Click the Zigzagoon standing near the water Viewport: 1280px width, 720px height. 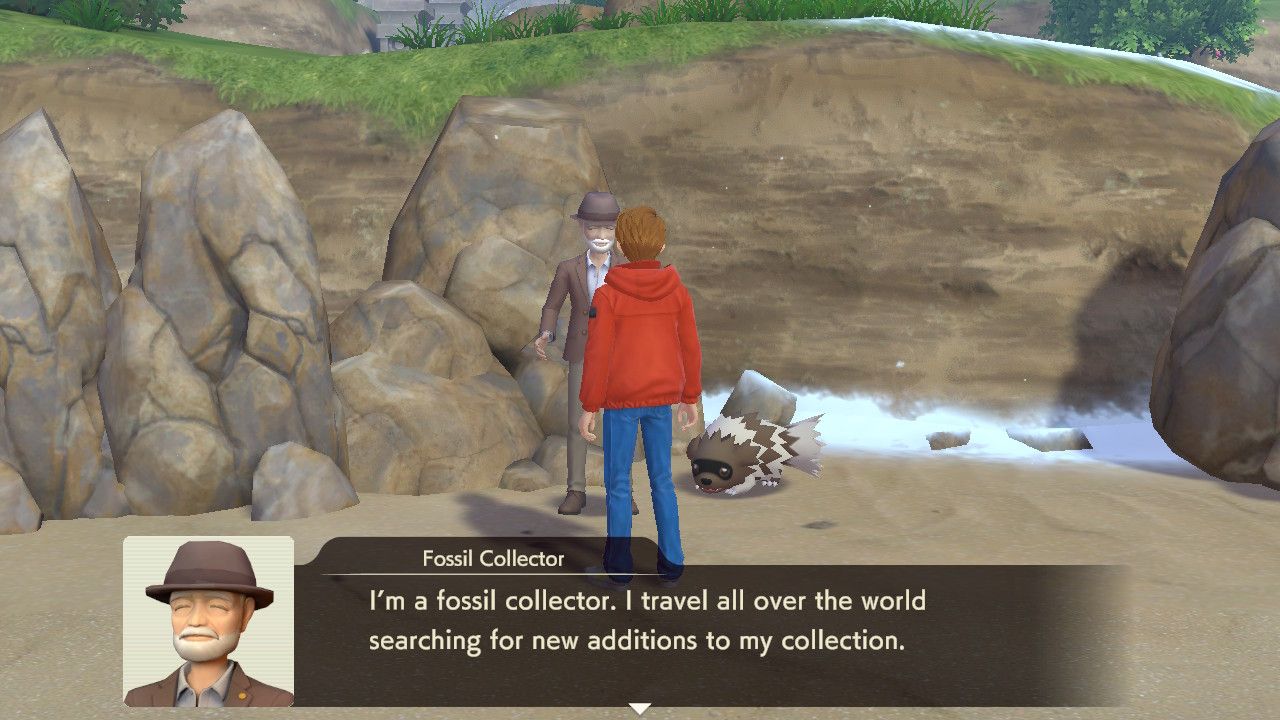click(x=745, y=455)
